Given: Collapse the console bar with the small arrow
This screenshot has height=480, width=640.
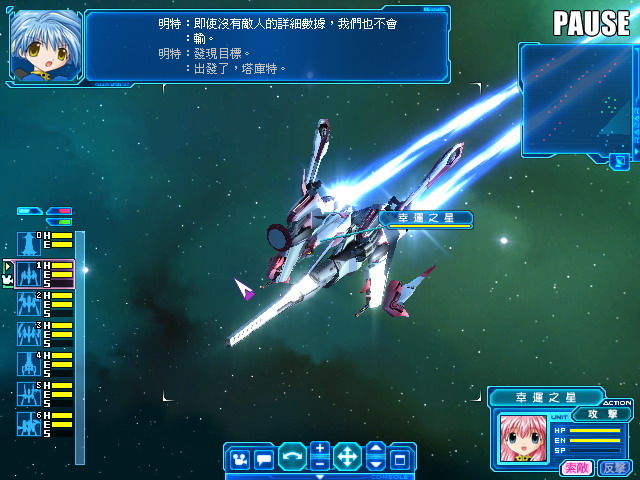Looking at the screenshot, I should [319, 476].
